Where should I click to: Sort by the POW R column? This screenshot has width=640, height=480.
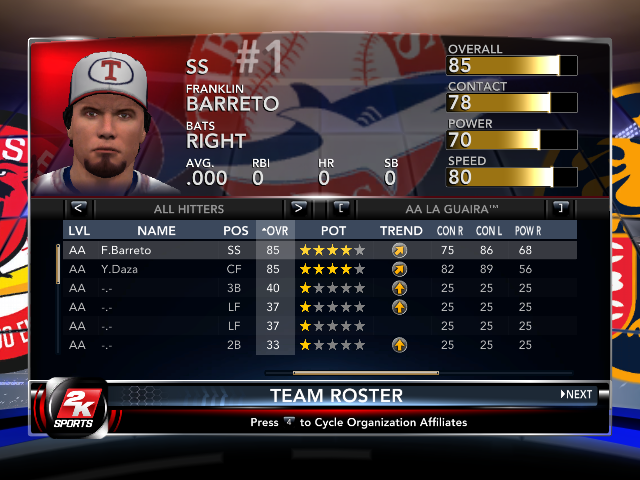coord(531,231)
